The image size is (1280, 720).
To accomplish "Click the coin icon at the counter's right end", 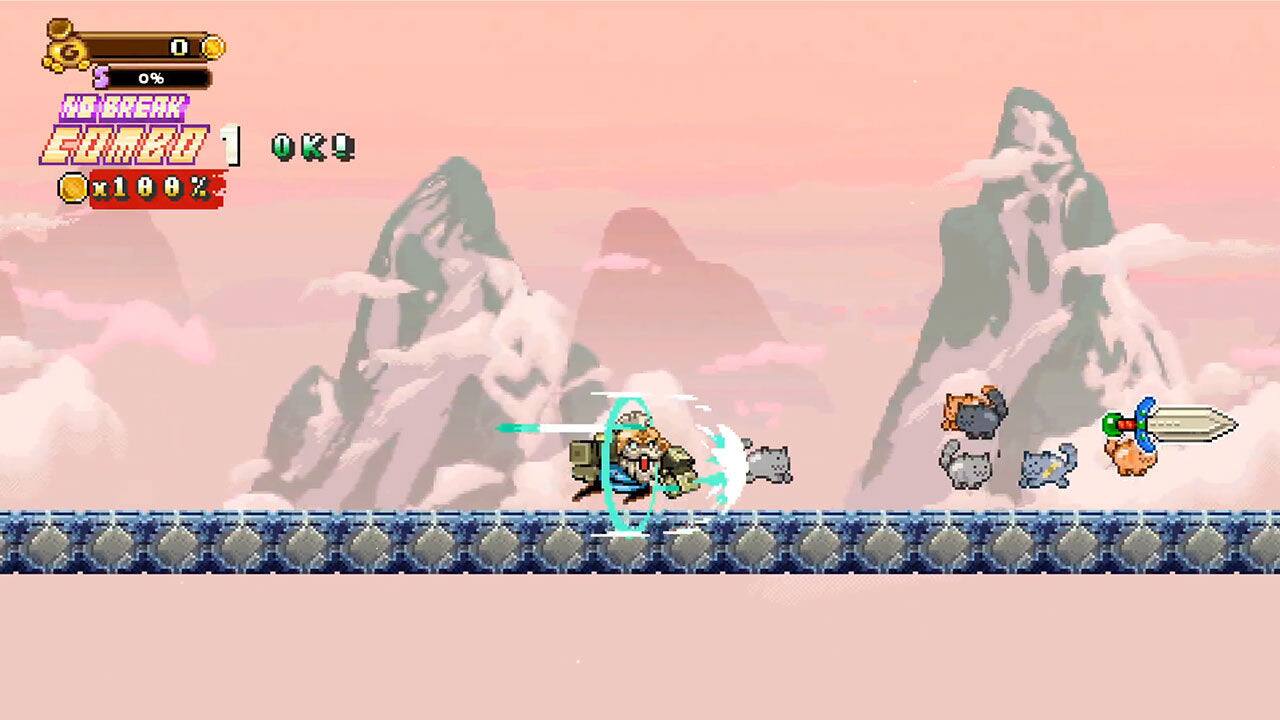I will click(x=213, y=47).
